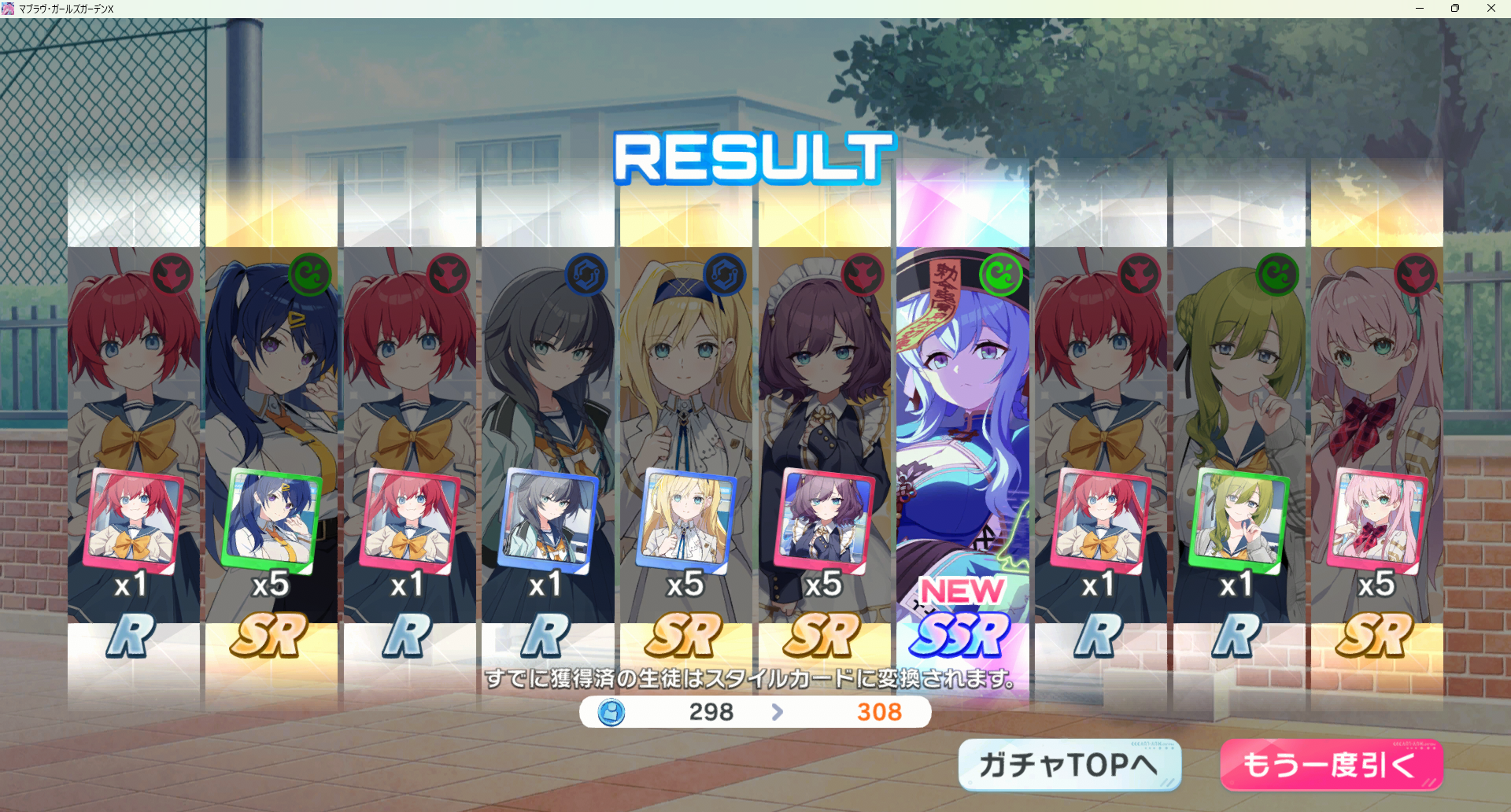Pull again with もう一度引く button
This screenshot has width=1511, height=812.
click(x=1331, y=765)
